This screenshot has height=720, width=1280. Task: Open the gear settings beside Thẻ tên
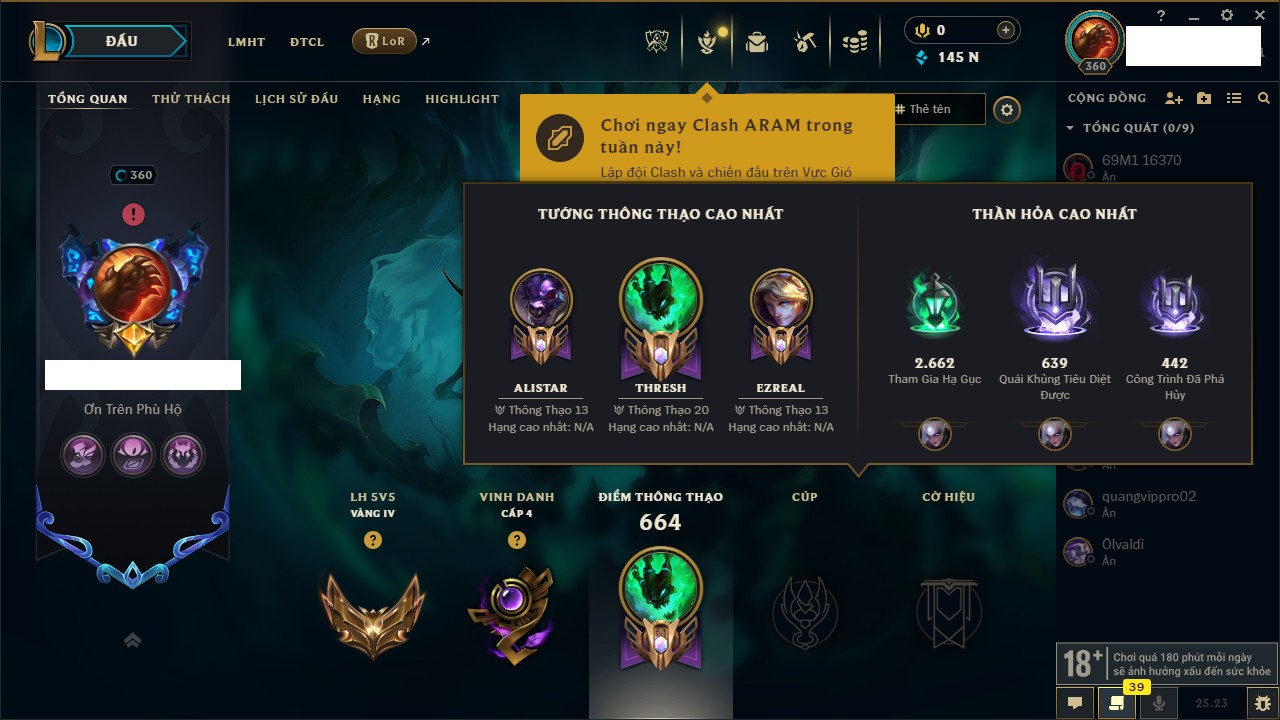(x=1007, y=110)
